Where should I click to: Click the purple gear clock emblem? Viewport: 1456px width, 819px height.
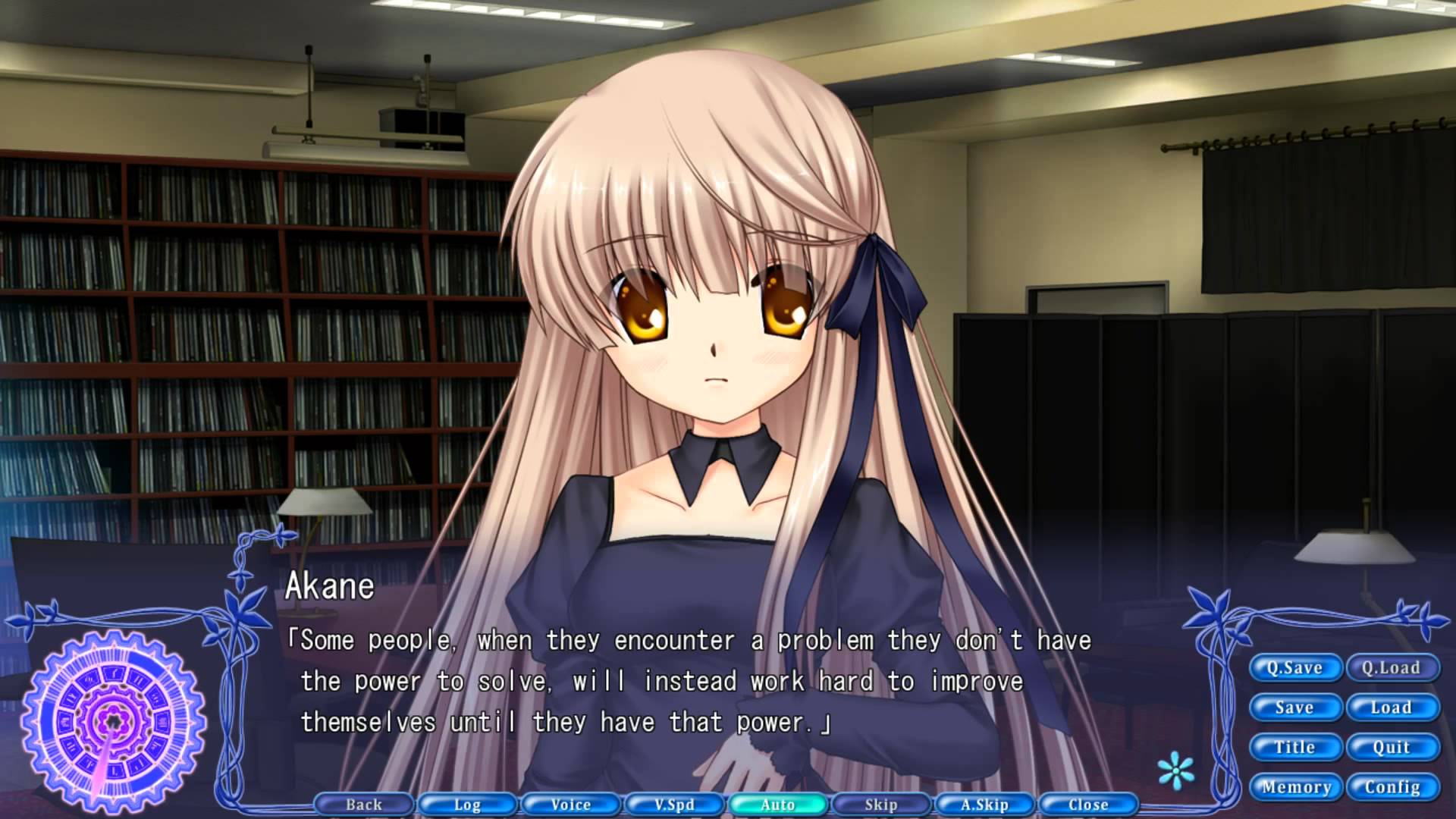coord(114,719)
